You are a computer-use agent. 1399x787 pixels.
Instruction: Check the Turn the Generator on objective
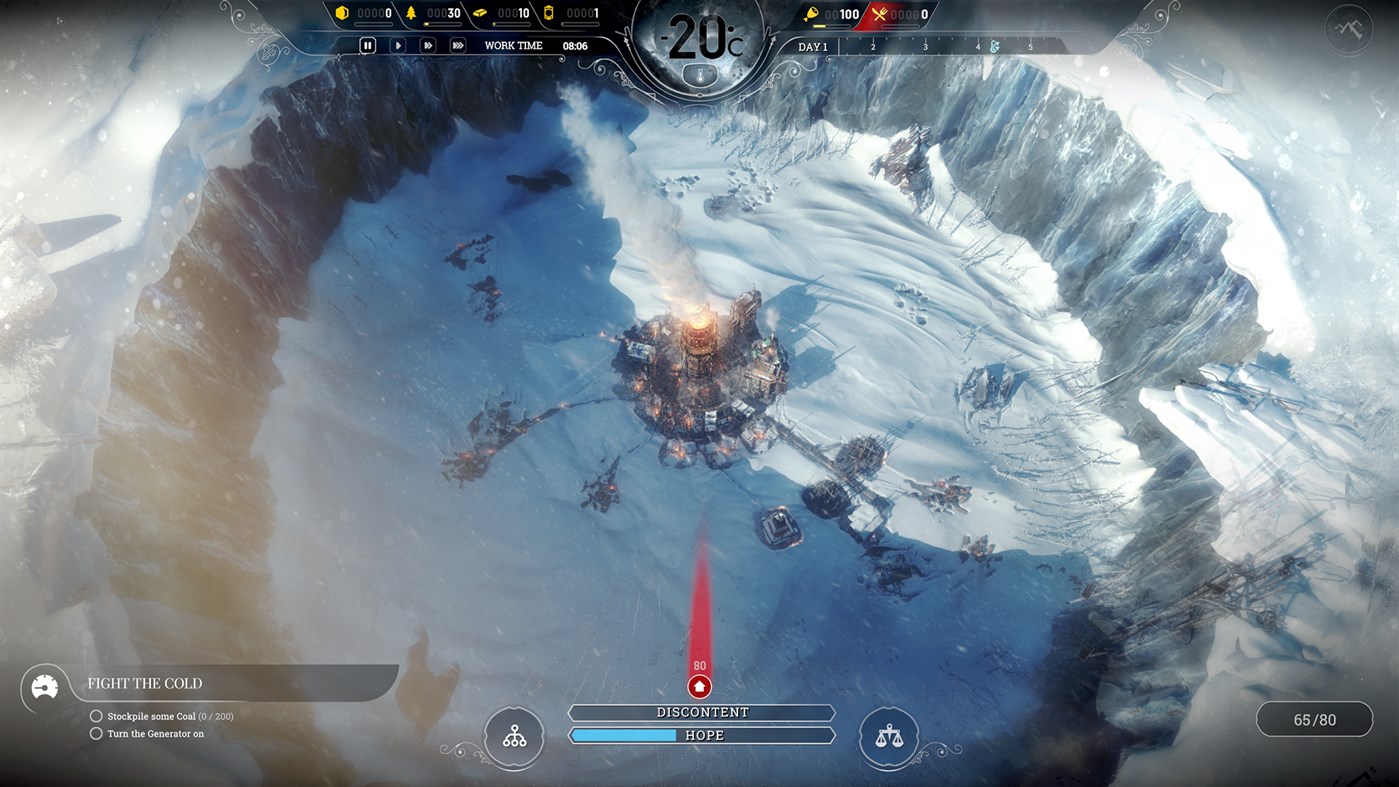(x=96, y=733)
